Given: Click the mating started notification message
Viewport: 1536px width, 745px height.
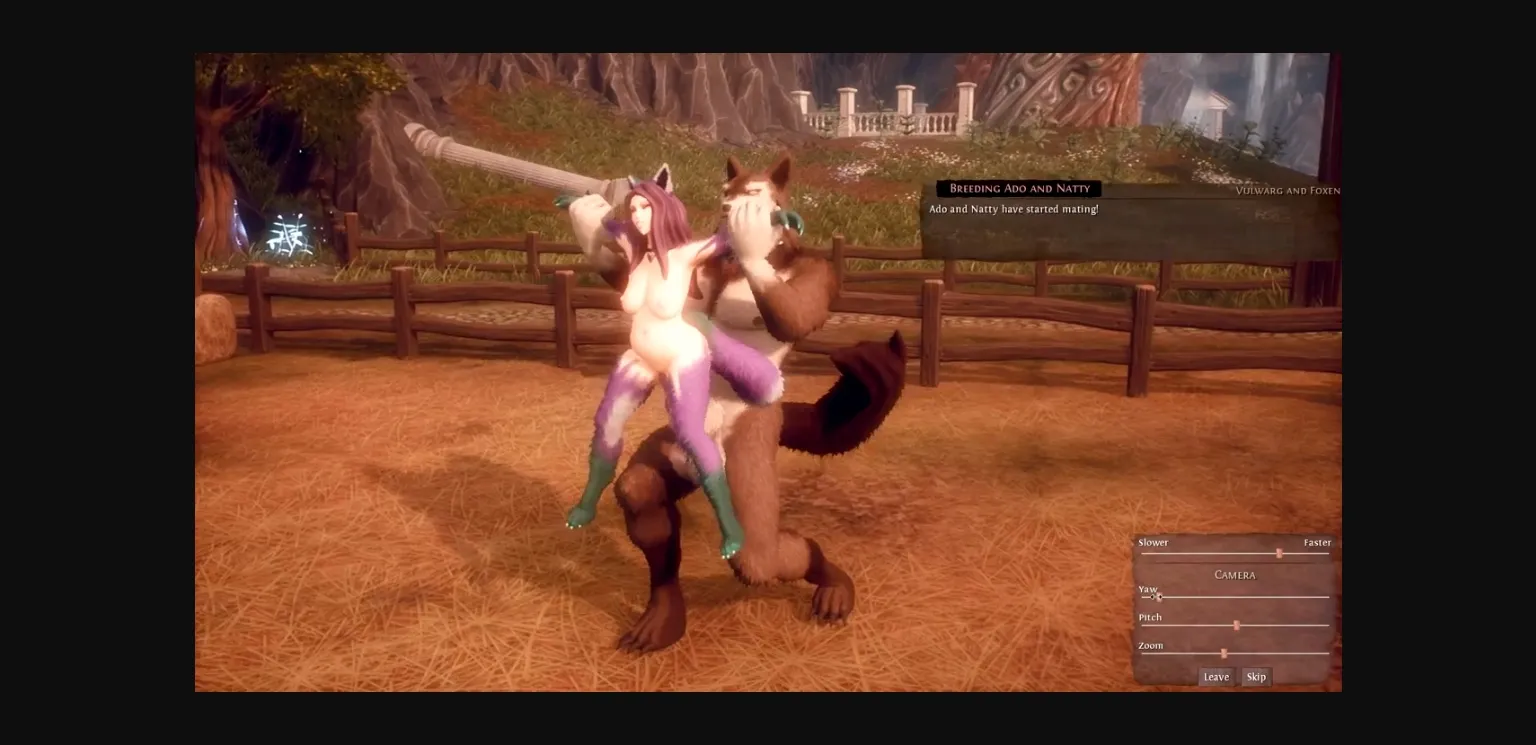Looking at the screenshot, I should [1014, 208].
